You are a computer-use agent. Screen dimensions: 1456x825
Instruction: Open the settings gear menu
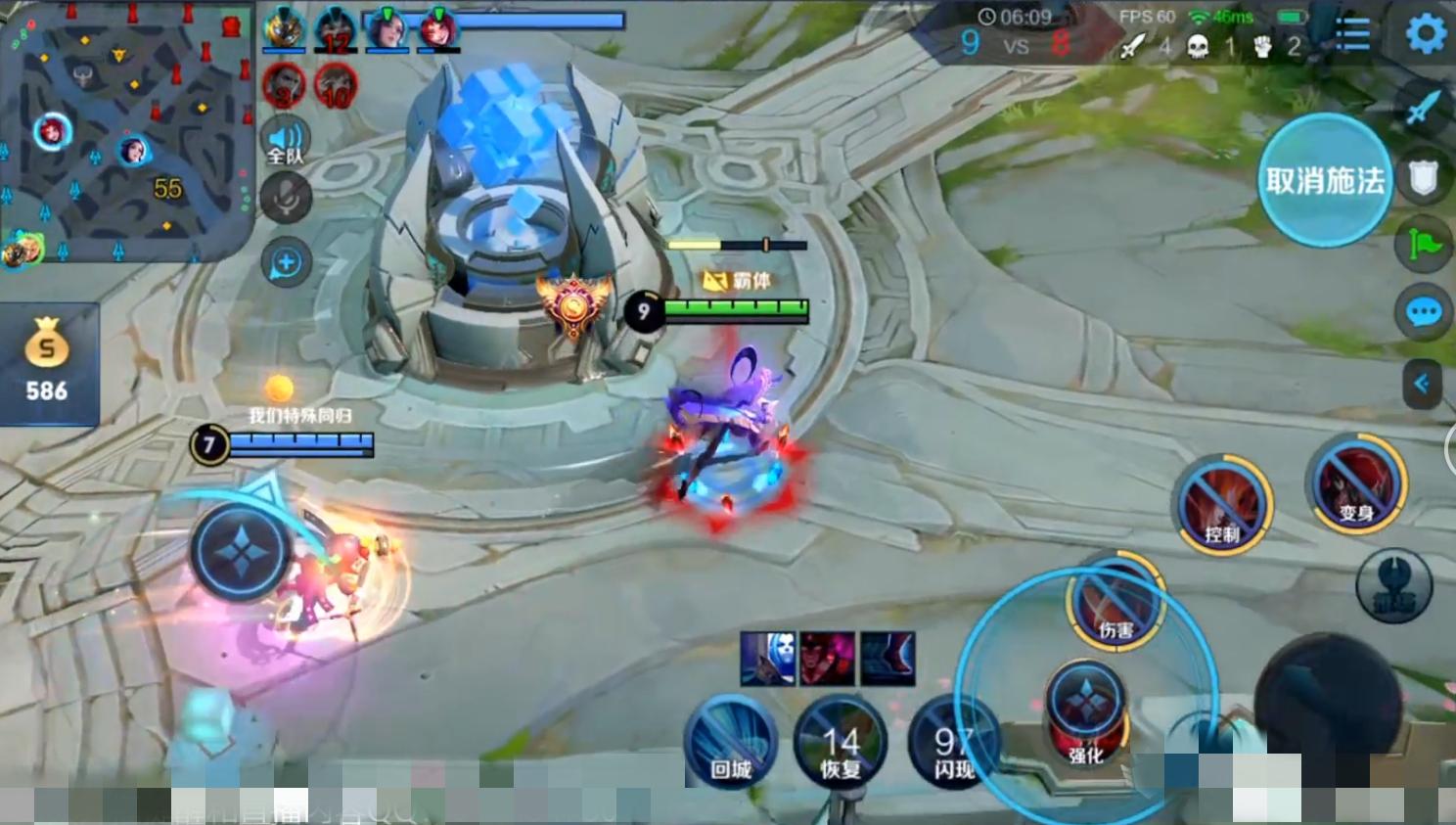coord(1426,34)
